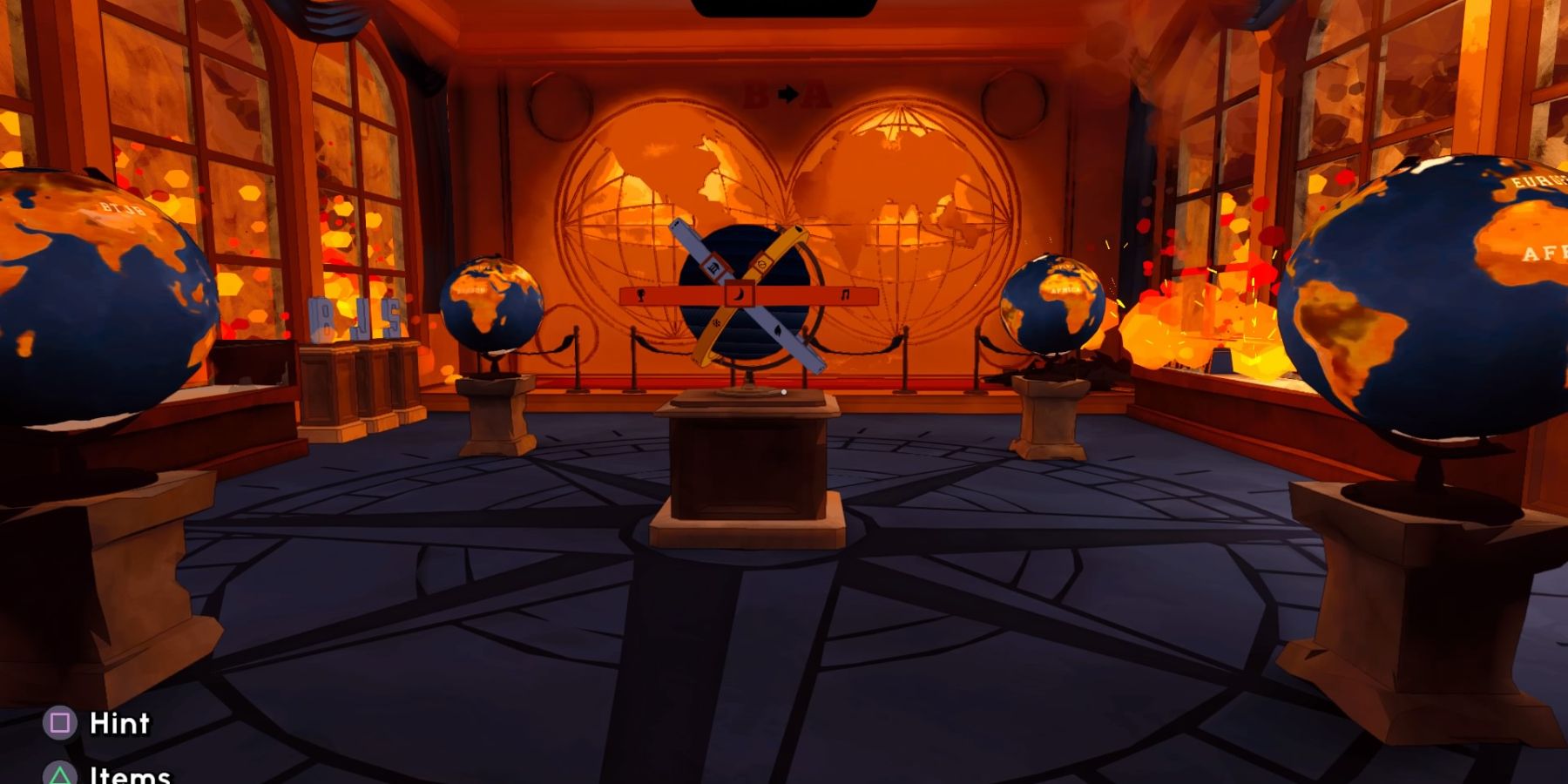The image size is (1568, 784).
Task: Click the spade symbol on the yellow arm tip
Action: point(798,229)
